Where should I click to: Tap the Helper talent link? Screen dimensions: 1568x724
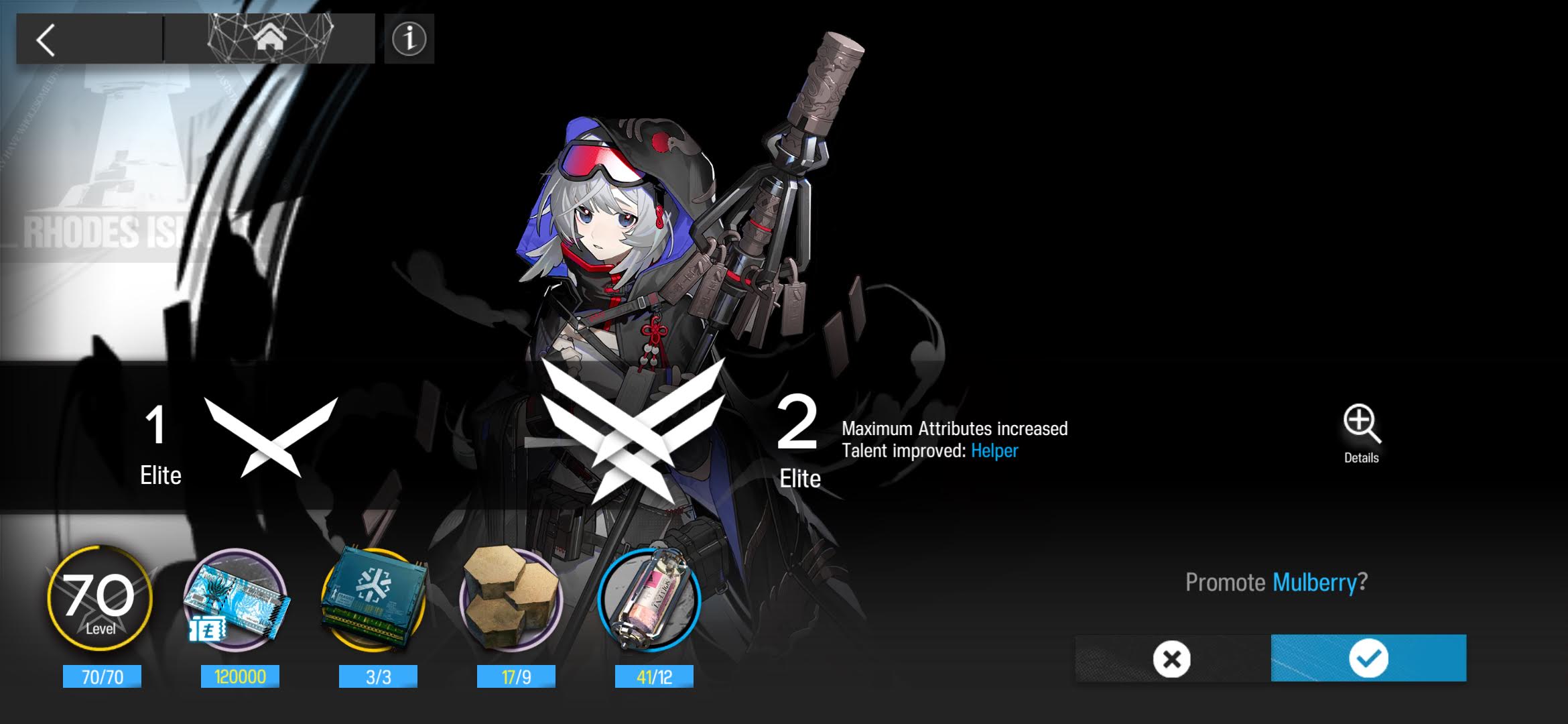tap(994, 451)
